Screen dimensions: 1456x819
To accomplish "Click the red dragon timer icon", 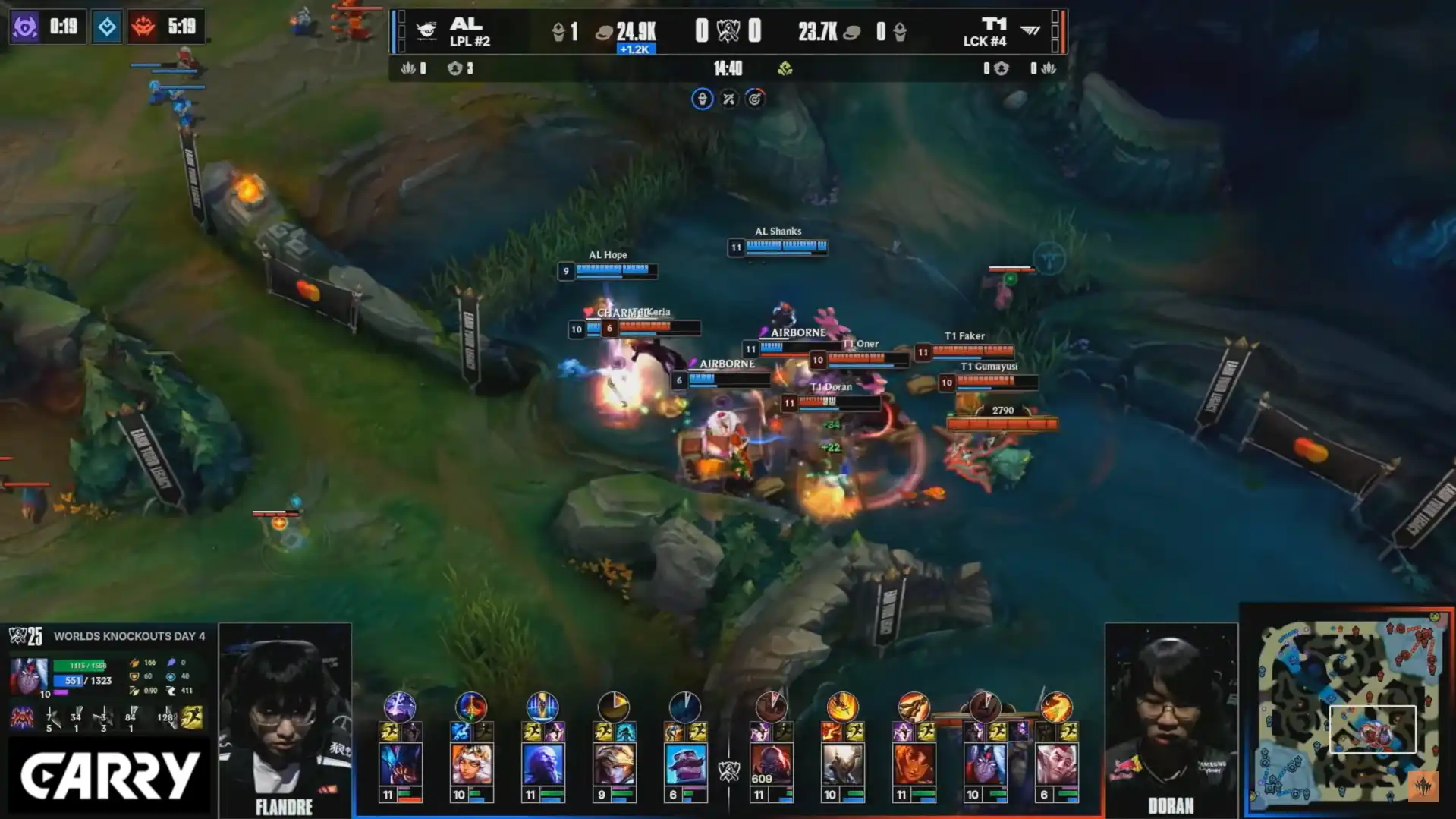I will 143,27.
